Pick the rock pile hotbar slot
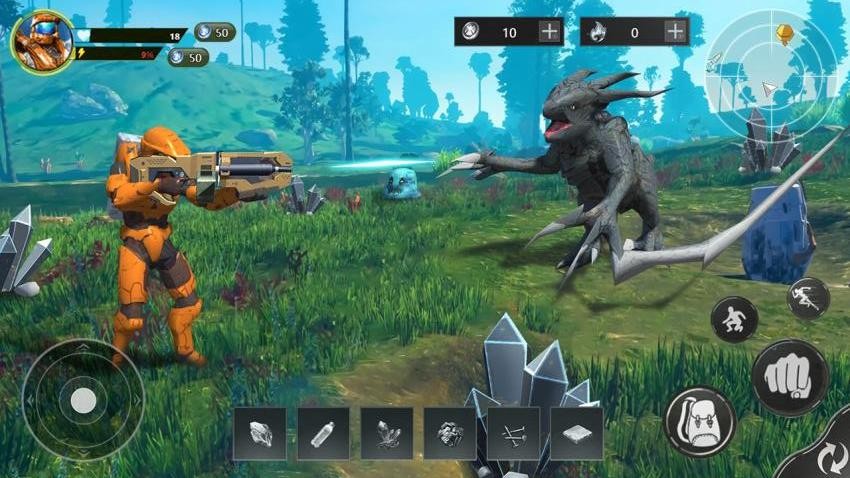Screen dimensions: 850x478 pyautogui.click(x=450, y=433)
